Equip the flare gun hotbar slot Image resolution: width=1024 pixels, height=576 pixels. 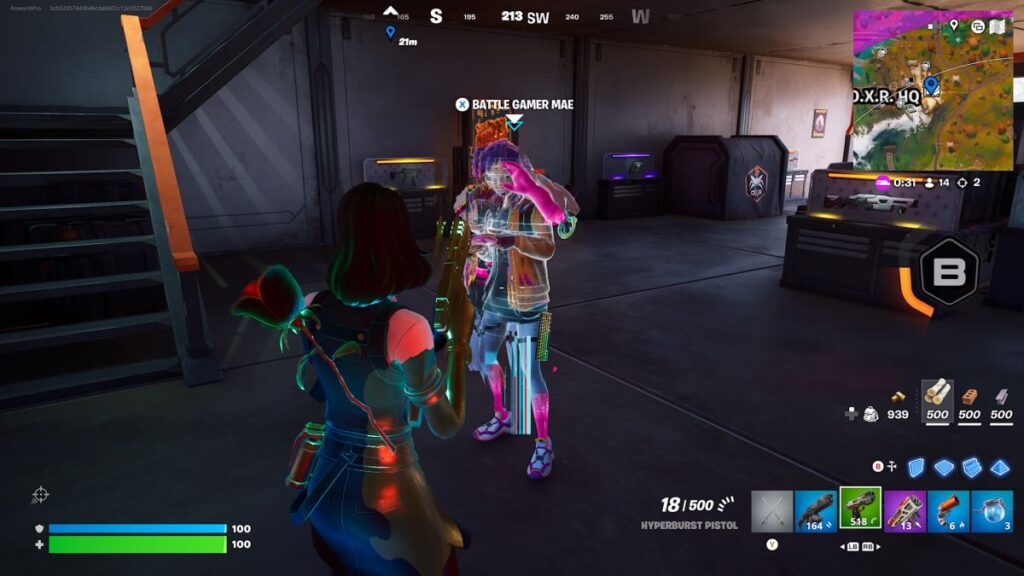tap(948, 510)
